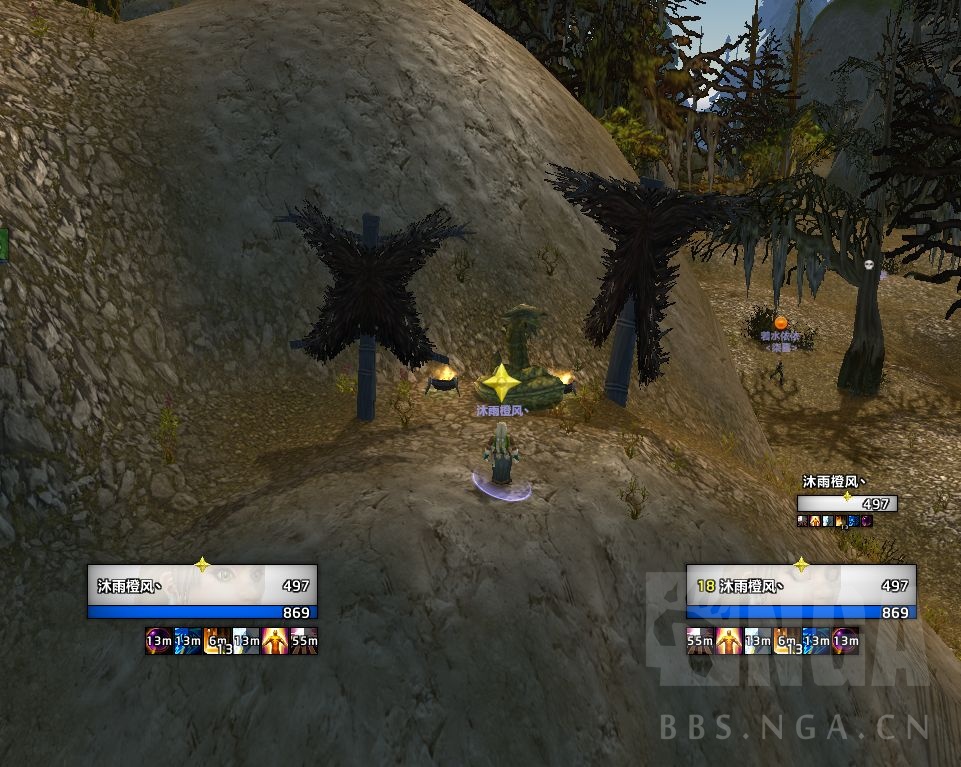The image size is (961, 767).
Task: Select the small 497 frame above the target frame
Action: tap(847, 503)
